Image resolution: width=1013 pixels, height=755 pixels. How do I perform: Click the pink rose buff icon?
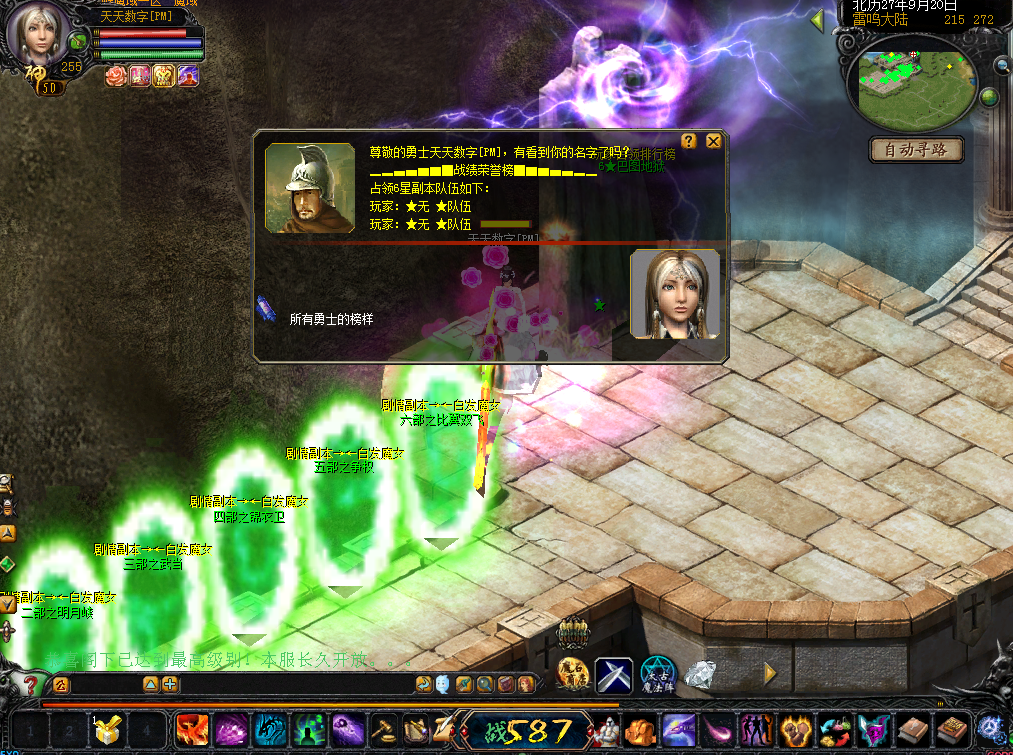click(116, 75)
